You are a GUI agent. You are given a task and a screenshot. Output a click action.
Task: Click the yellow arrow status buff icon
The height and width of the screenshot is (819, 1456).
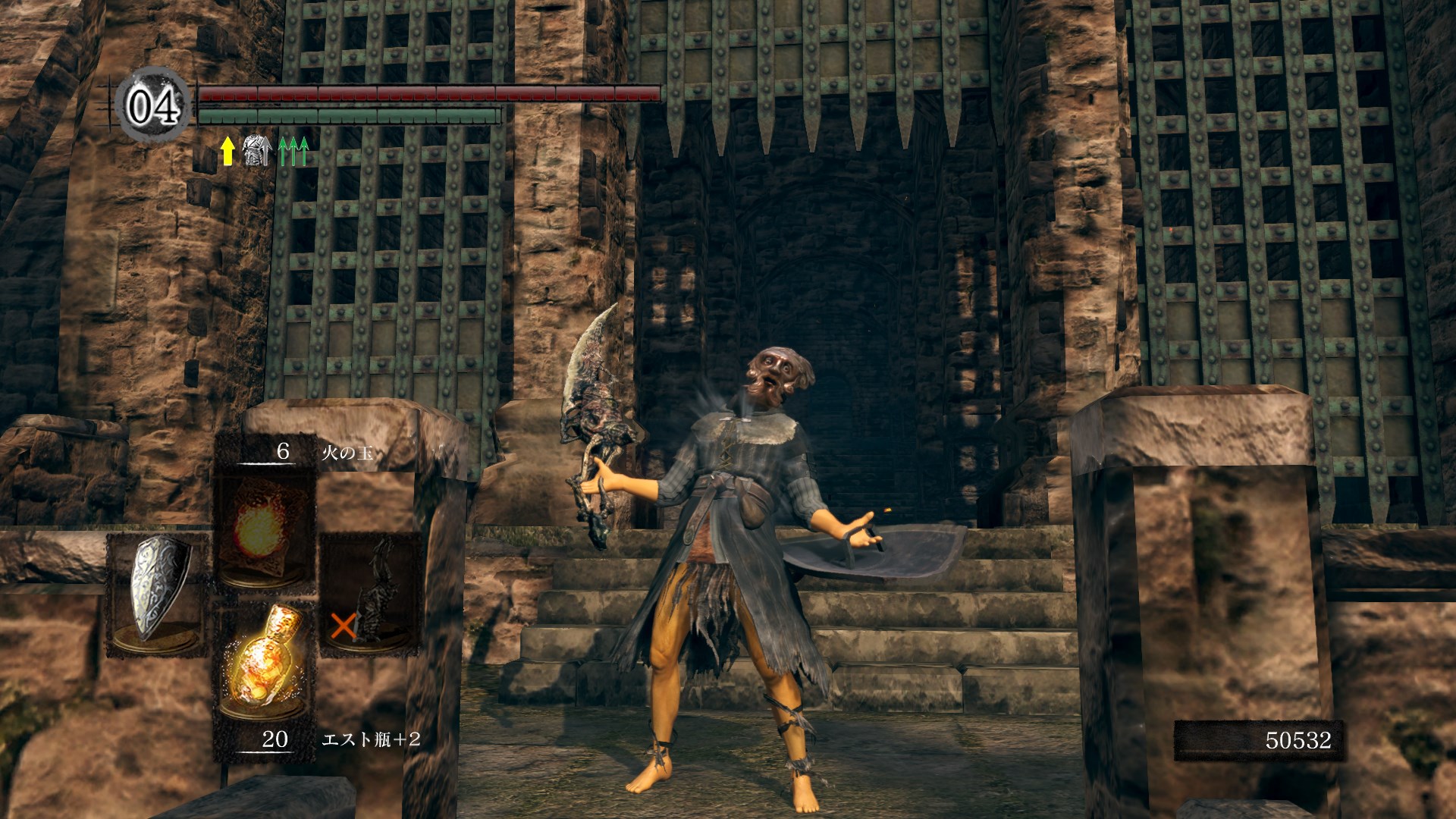(227, 151)
